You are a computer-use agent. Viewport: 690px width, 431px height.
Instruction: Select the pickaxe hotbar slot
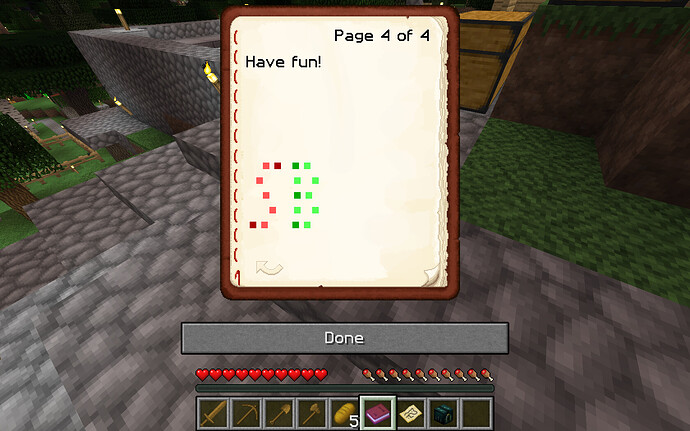[x=247, y=413]
